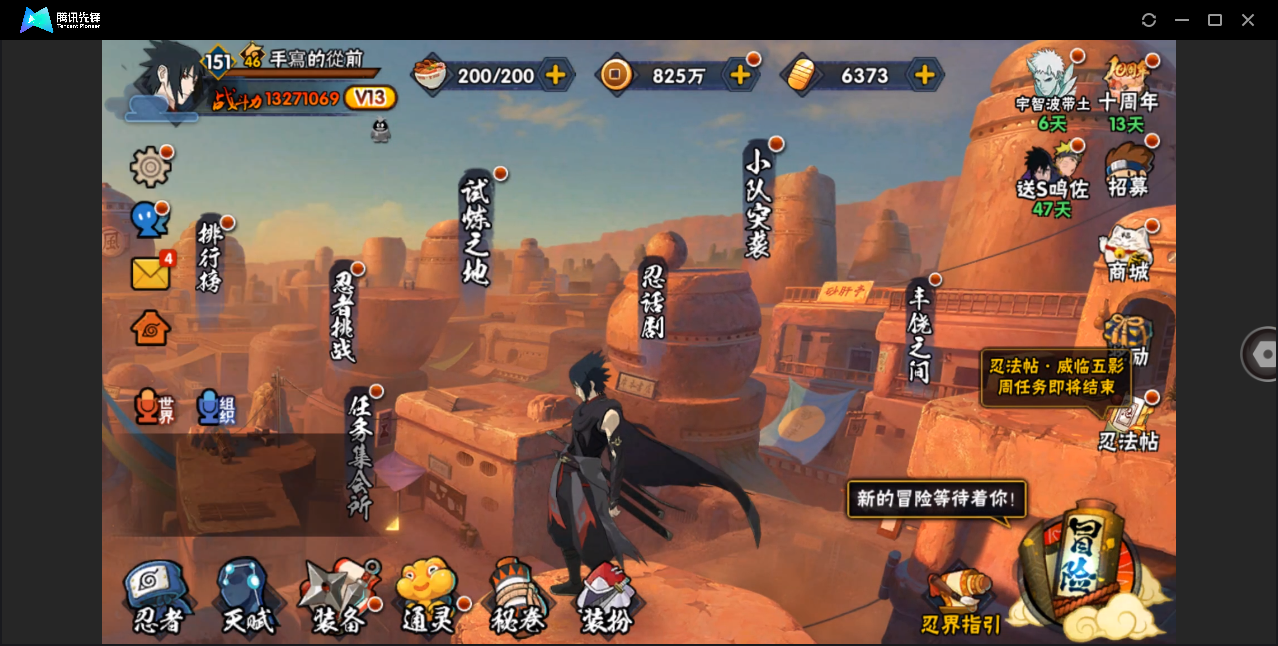
Task: Add more ramen stamina
Action: tap(556, 75)
